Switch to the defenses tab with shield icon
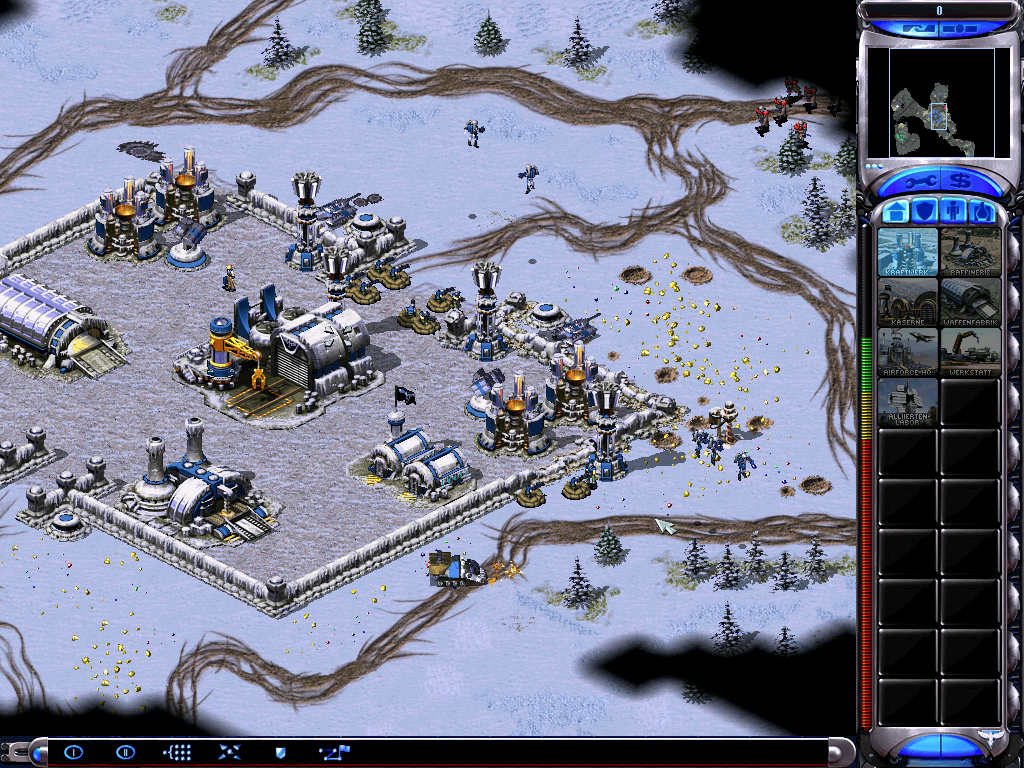 pyautogui.click(x=925, y=211)
